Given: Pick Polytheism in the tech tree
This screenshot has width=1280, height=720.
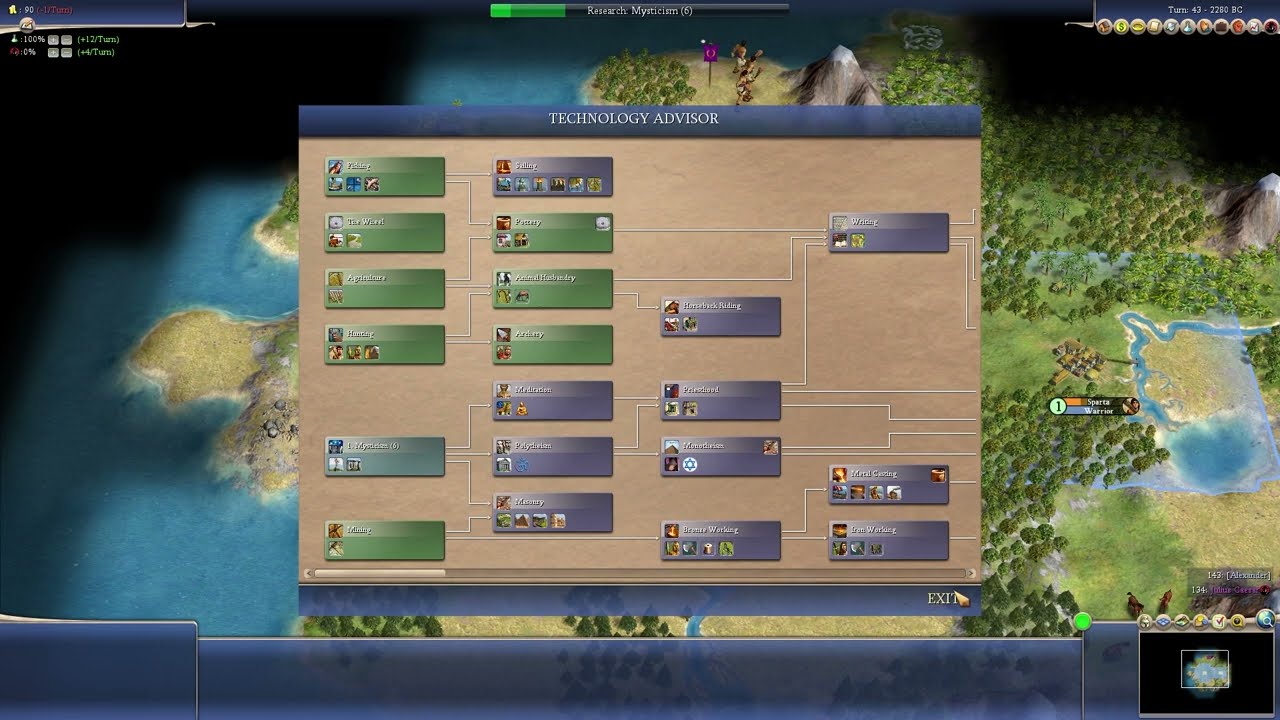Looking at the screenshot, I should coord(552,456).
